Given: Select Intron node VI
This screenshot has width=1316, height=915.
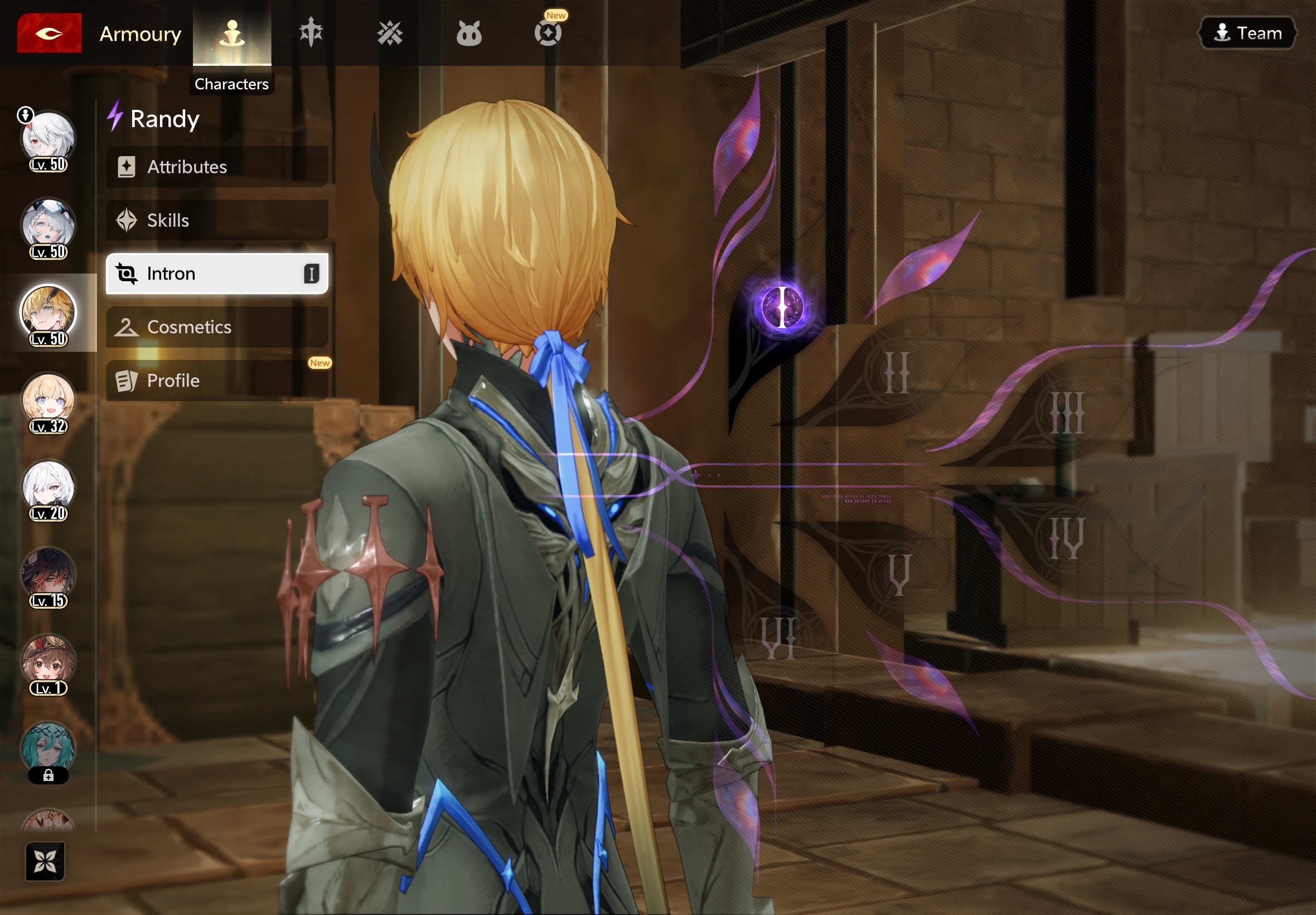Looking at the screenshot, I should tap(778, 638).
